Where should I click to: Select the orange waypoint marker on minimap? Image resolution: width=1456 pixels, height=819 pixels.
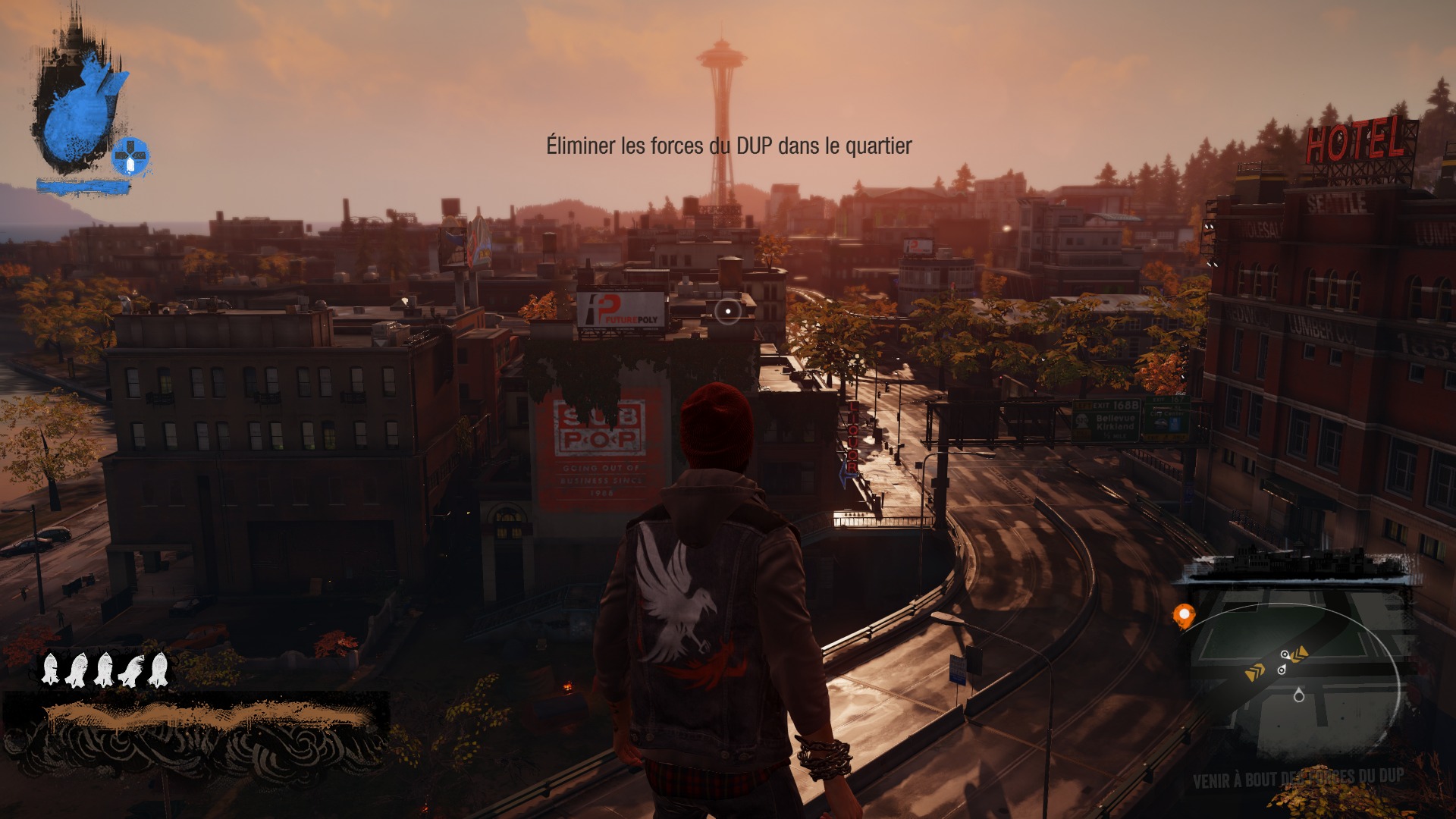coord(1183,615)
